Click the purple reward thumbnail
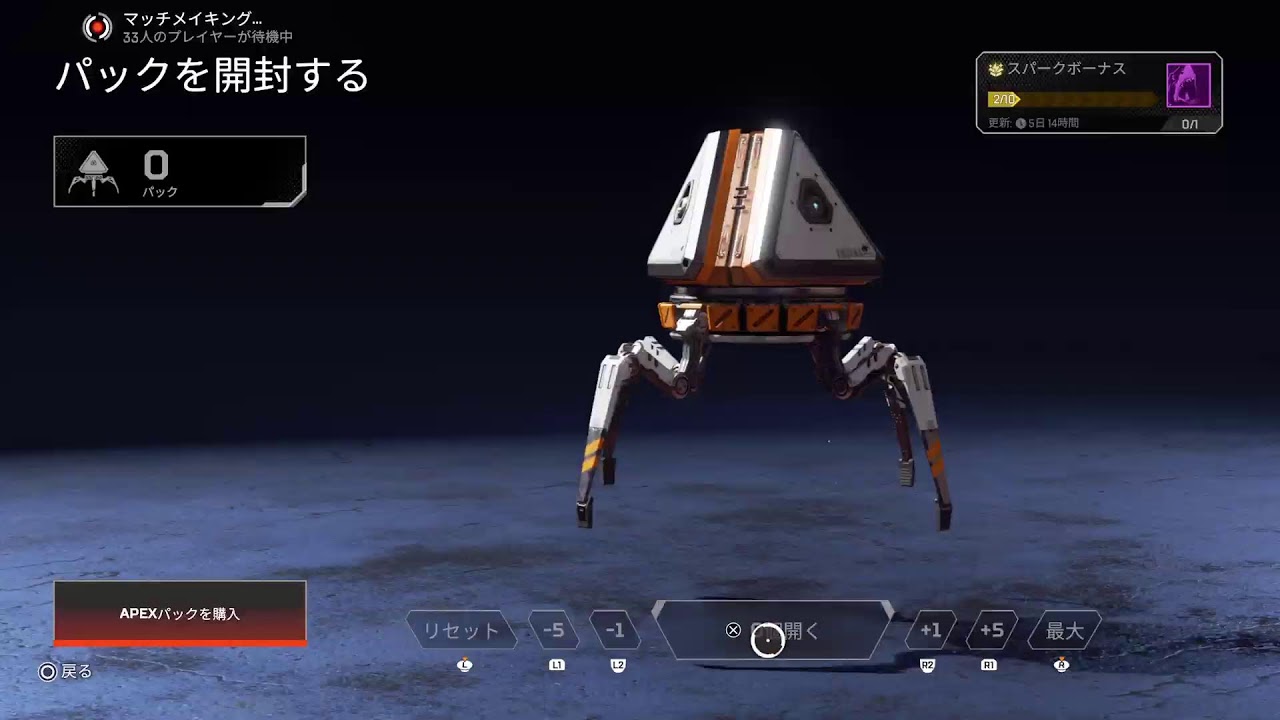The image size is (1280, 720). (1188, 84)
